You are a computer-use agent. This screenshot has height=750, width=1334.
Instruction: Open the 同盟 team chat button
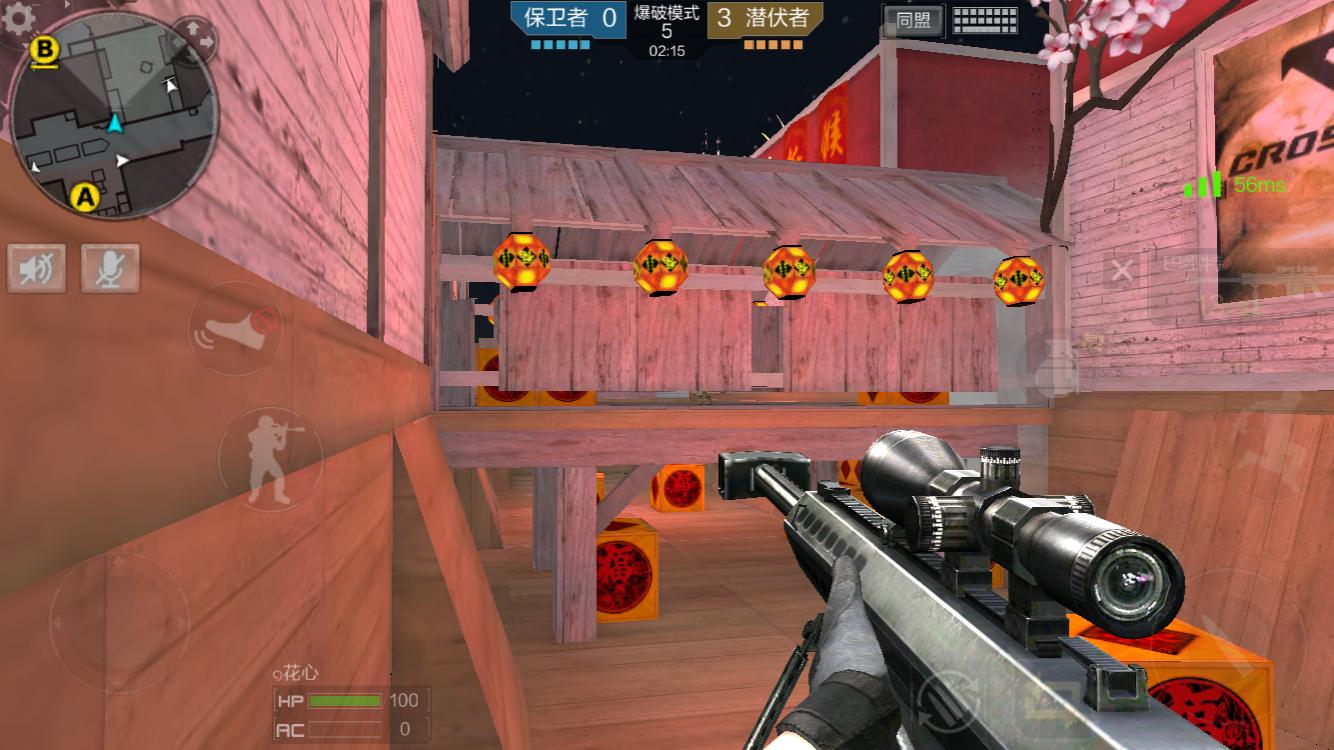(x=913, y=20)
